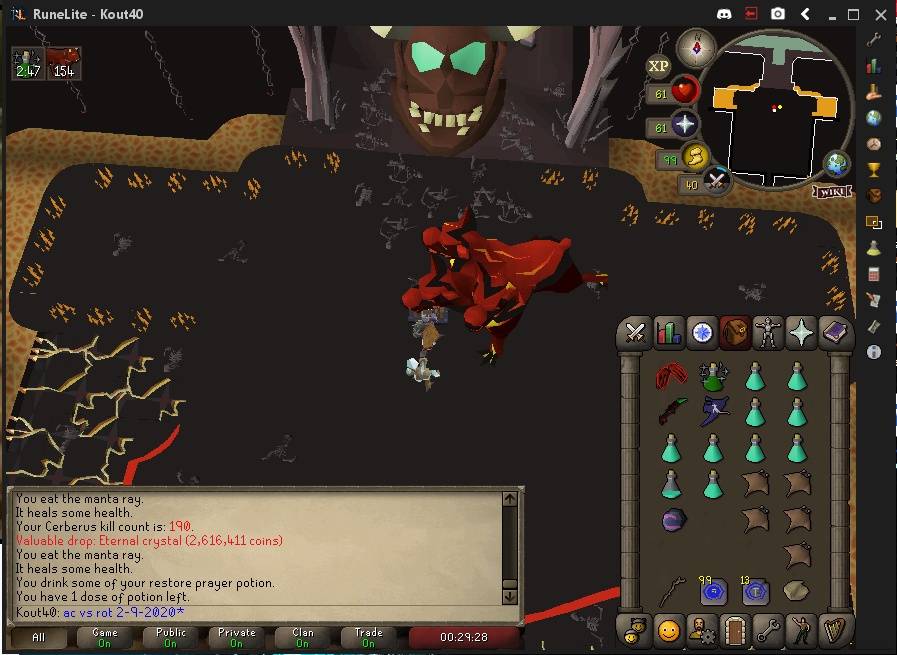
Task: Switch to the Prayer tab
Action: tap(801, 333)
